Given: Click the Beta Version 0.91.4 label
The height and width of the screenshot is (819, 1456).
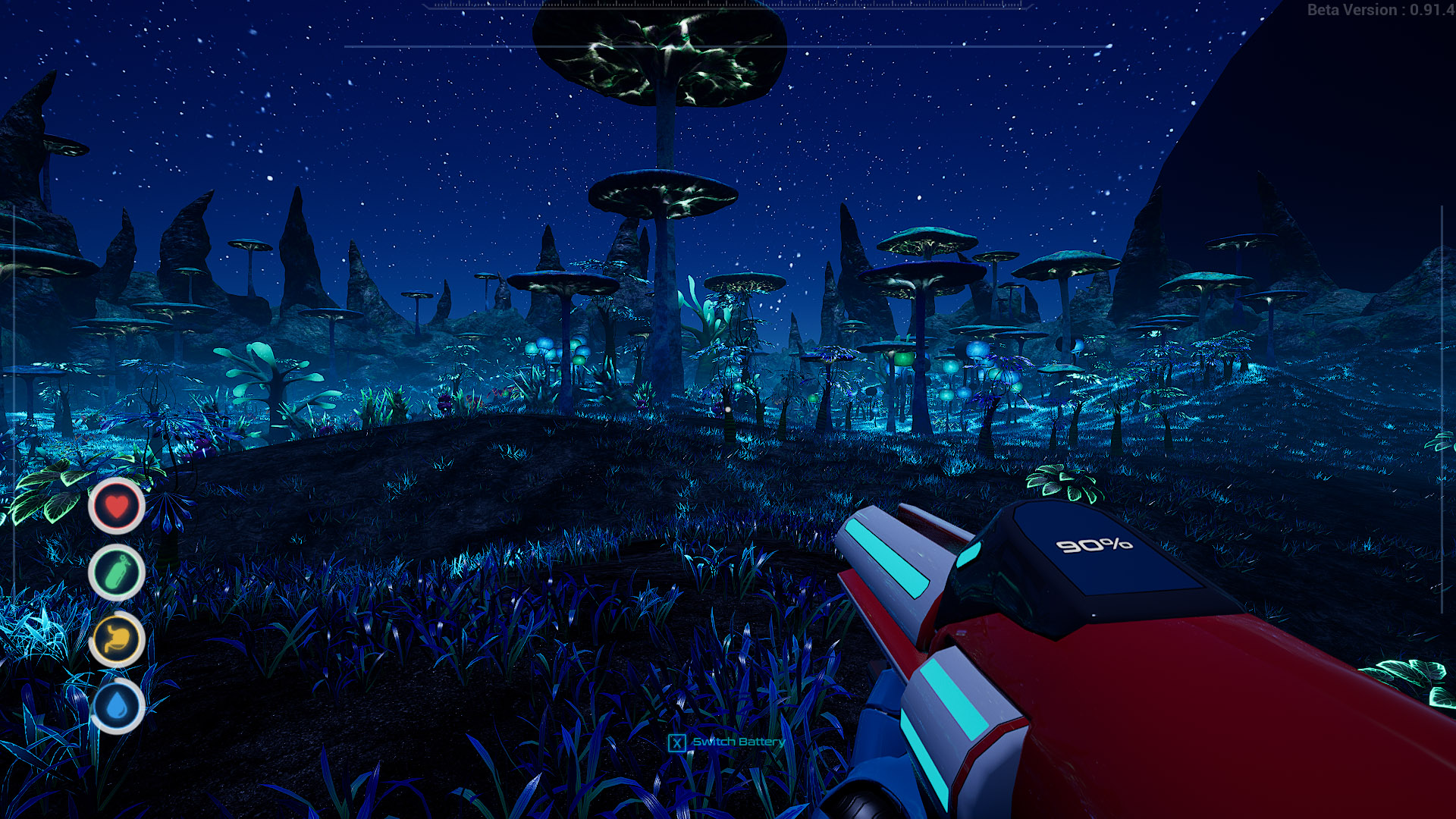Looking at the screenshot, I should pyautogui.click(x=1380, y=11).
